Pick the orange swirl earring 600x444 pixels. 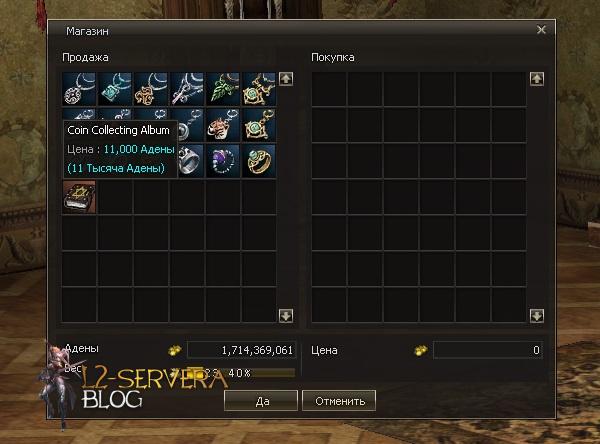pyautogui.click(x=223, y=125)
